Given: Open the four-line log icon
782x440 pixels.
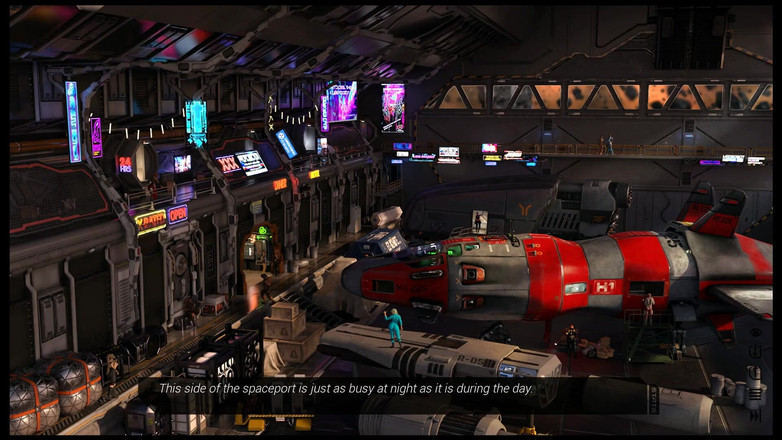Looking at the screenshot, I should point(755,394).
